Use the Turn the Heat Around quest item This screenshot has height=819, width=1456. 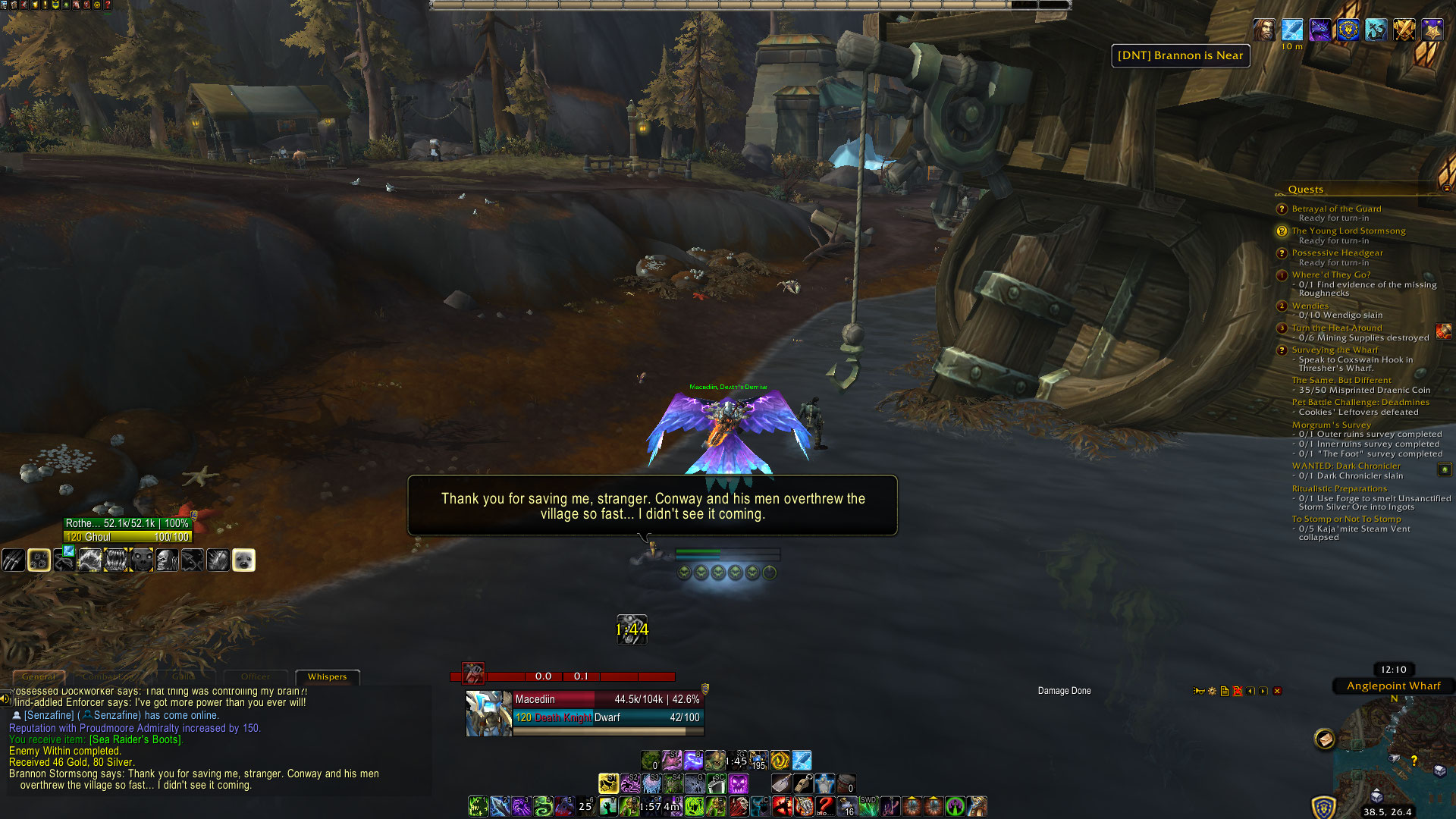pos(1443,331)
